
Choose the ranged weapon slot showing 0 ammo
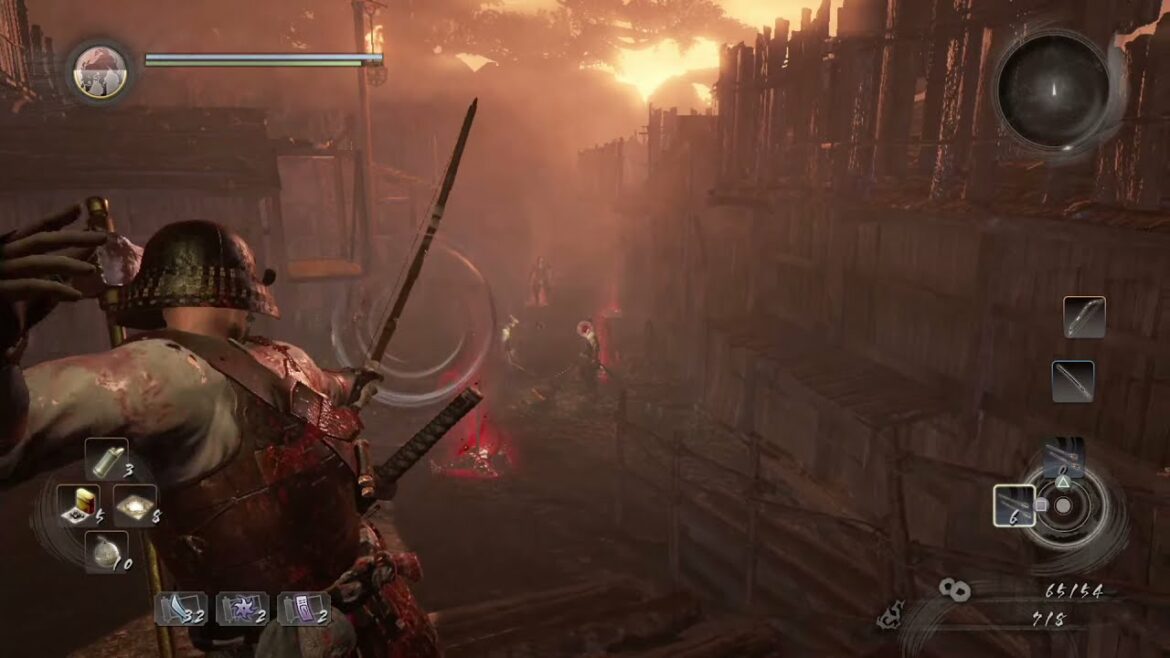1063,459
